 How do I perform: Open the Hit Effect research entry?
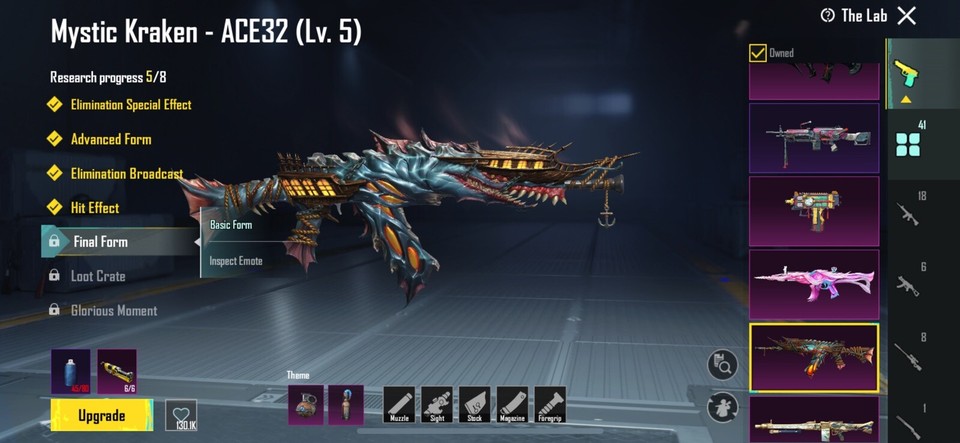coord(94,208)
